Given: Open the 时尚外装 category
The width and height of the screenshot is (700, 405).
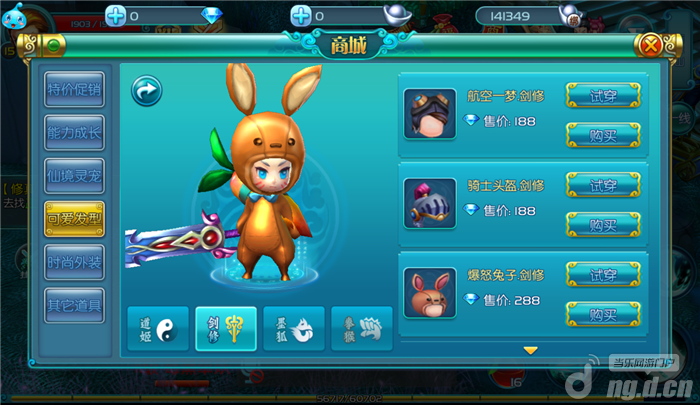Looking at the screenshot, I should pos(75,262).
